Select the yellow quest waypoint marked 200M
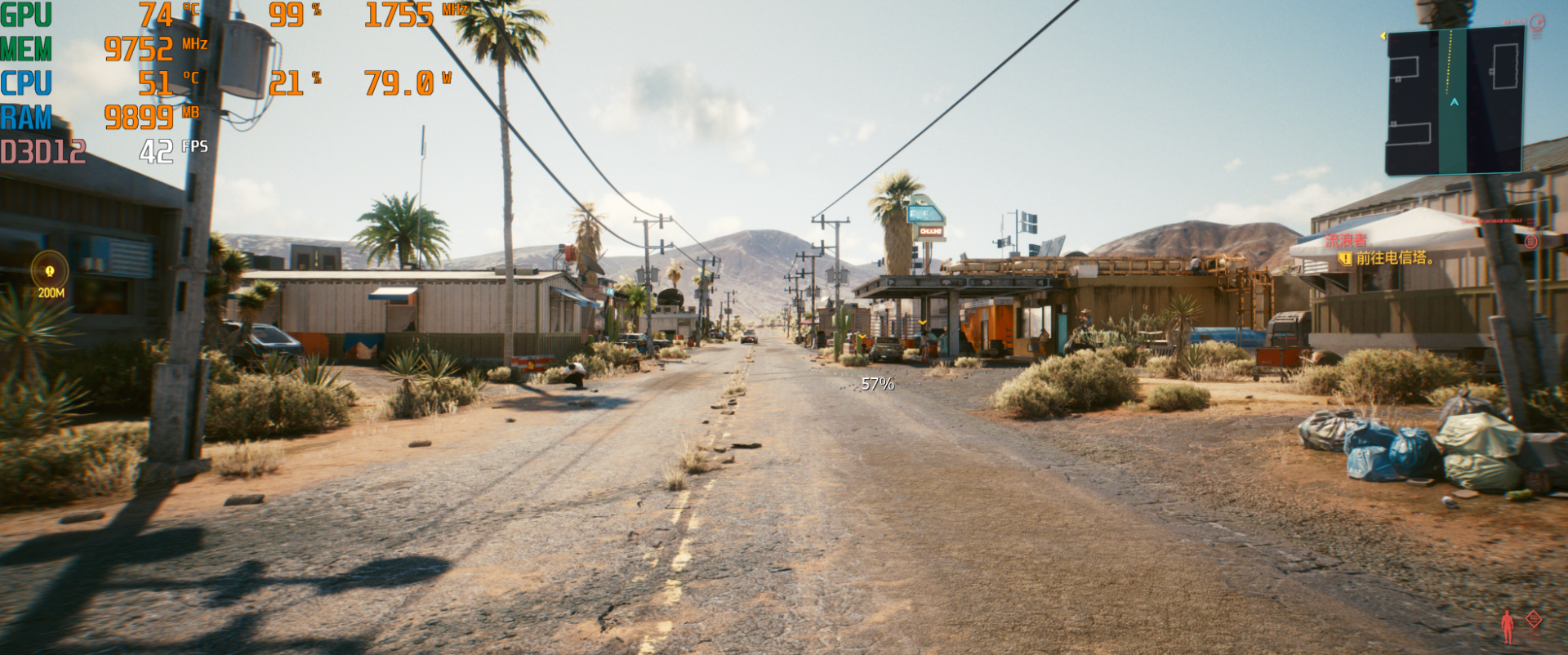This screenshot has width=1568, height=655. pos(50,271)
